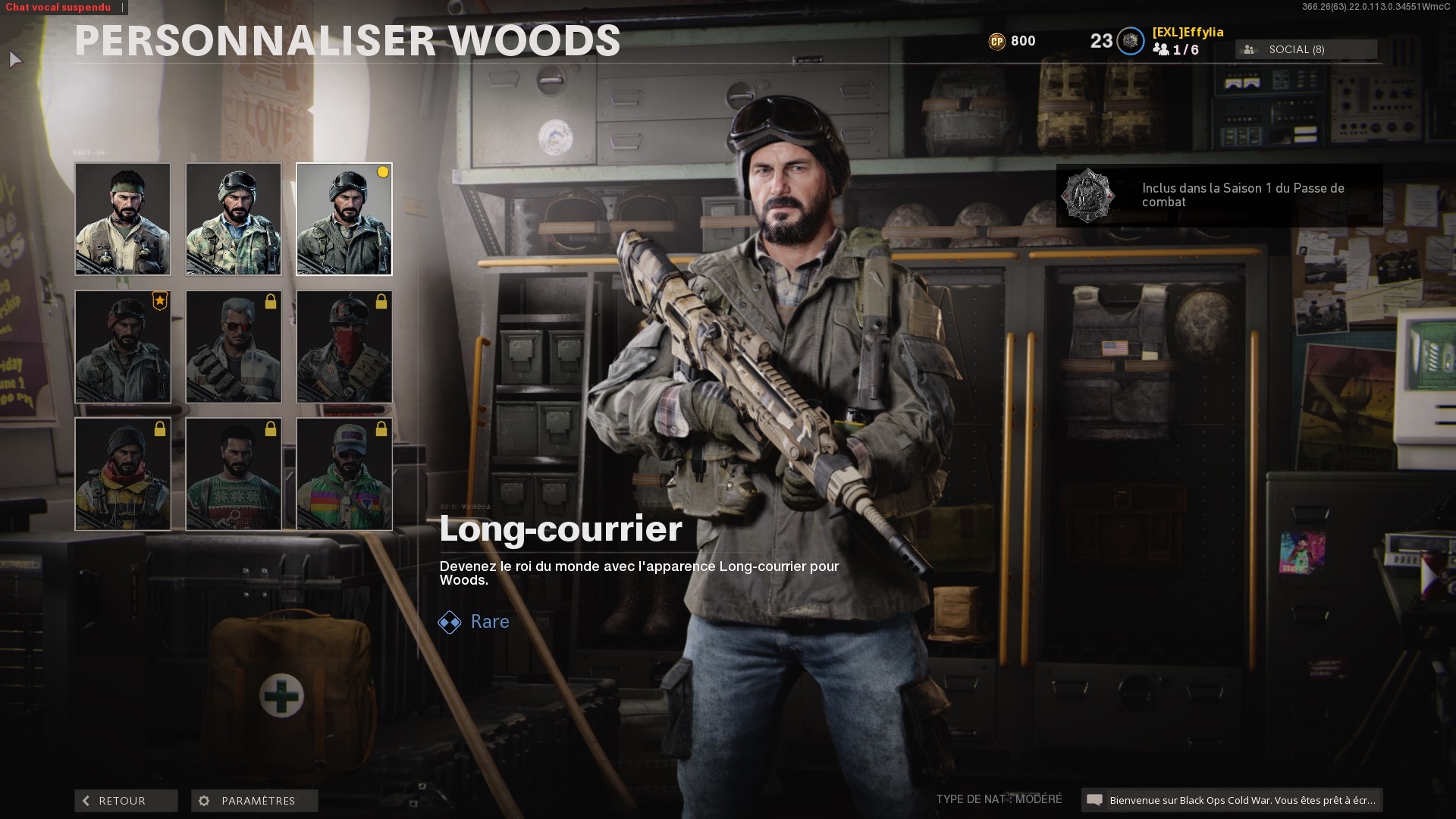Click the CP coin currency icon

pyautogui.click(x=999, y=41)
